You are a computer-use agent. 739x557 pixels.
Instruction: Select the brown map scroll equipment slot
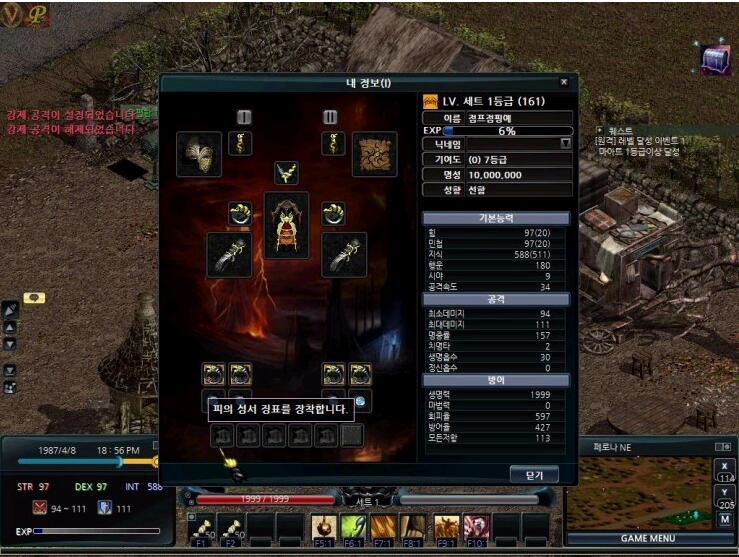(x=374, y=154)
